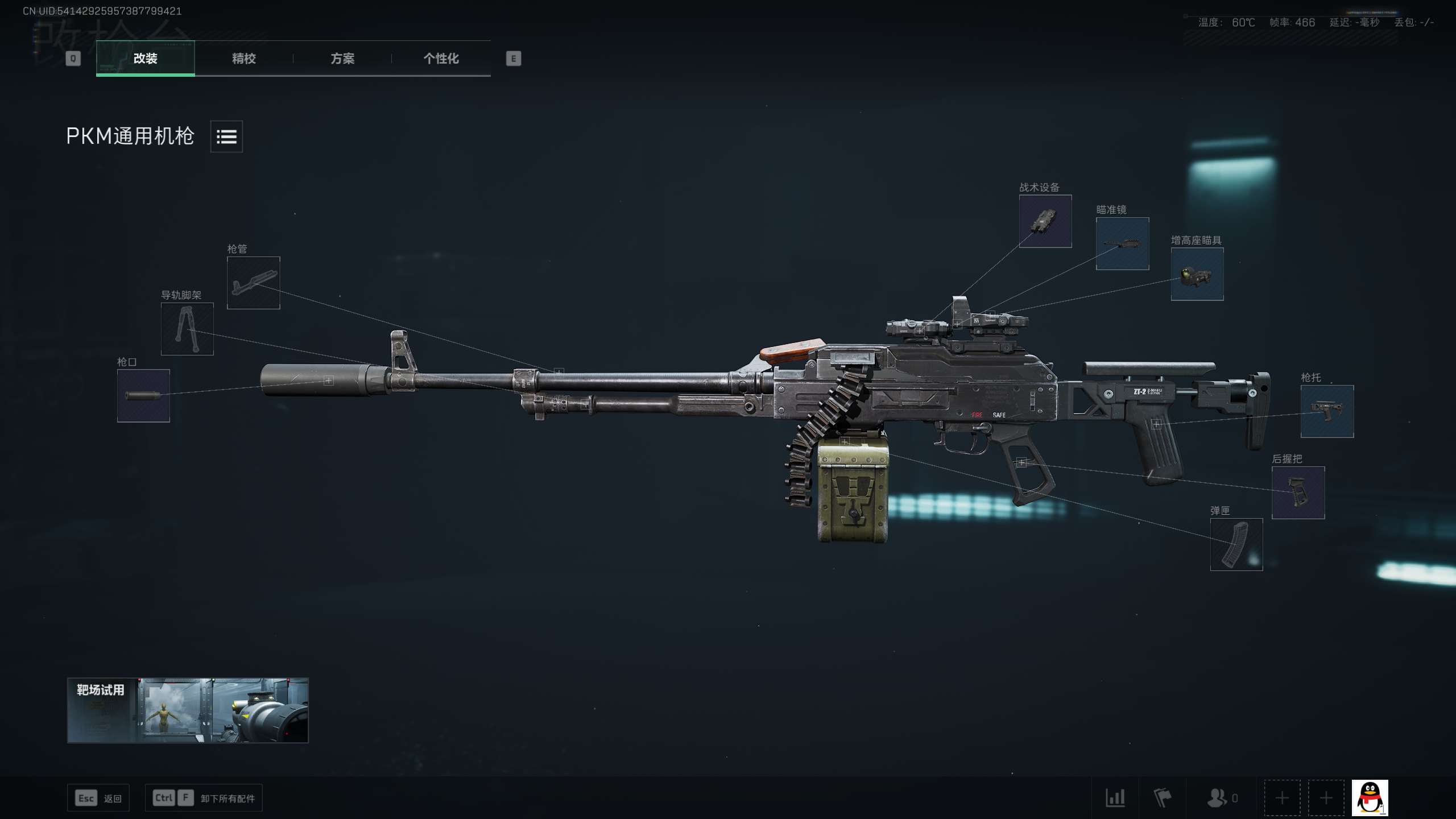Open the 瞄准镜 scope slot
The height and width of the screenshot is (819, 1456).
pos(1122,243)
